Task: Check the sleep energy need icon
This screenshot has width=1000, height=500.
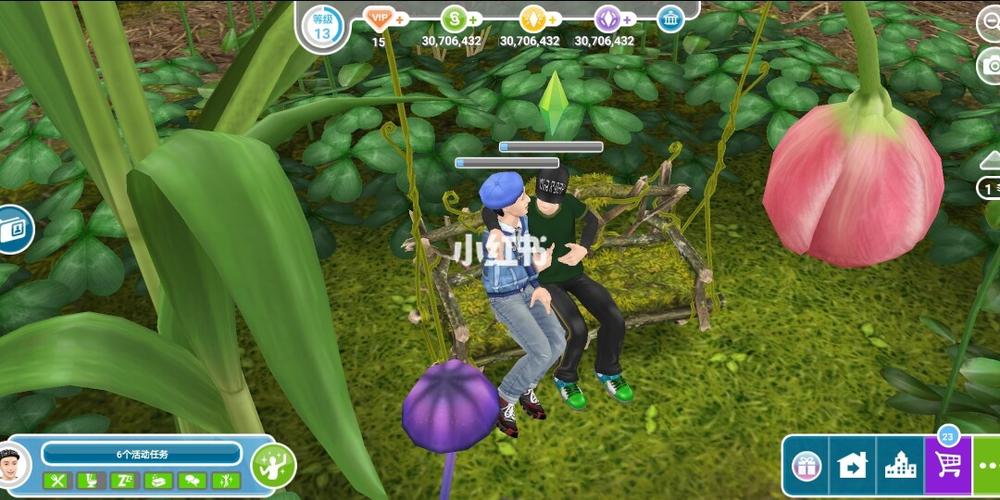Action: [x=125, y=481]
